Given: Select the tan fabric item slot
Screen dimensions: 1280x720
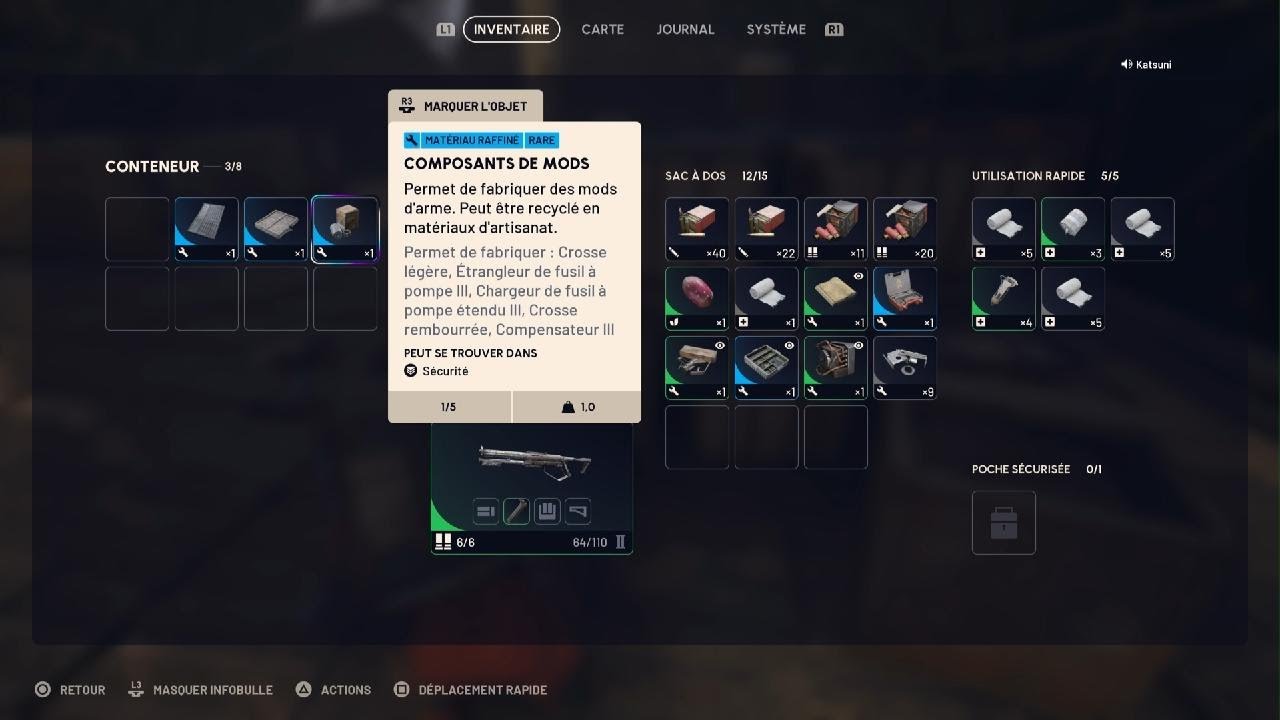Looking at the screenshot, I should point(836,298).
